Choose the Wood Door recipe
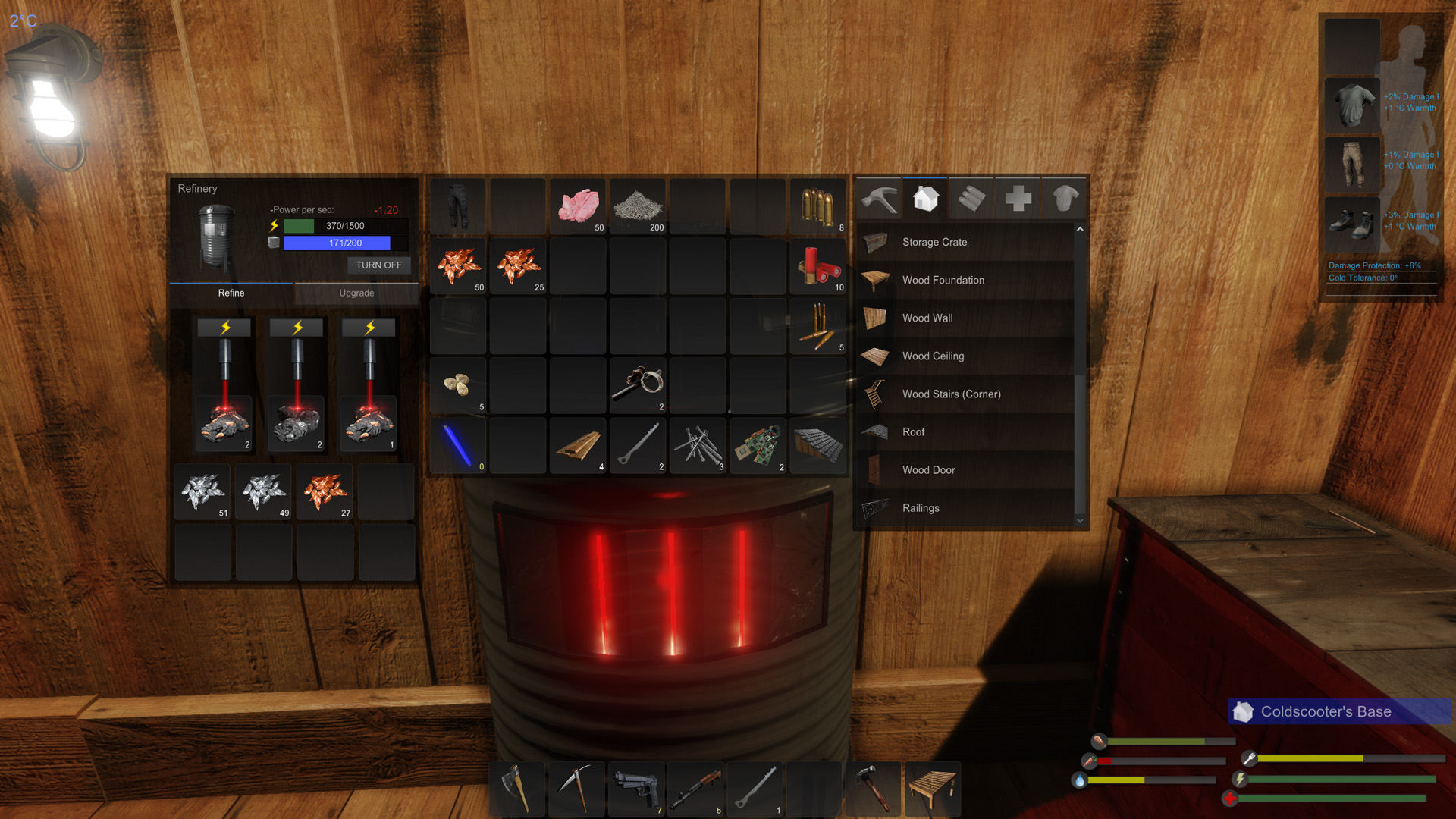Viewport: 1456px width, 819px height. pos(928,470)
